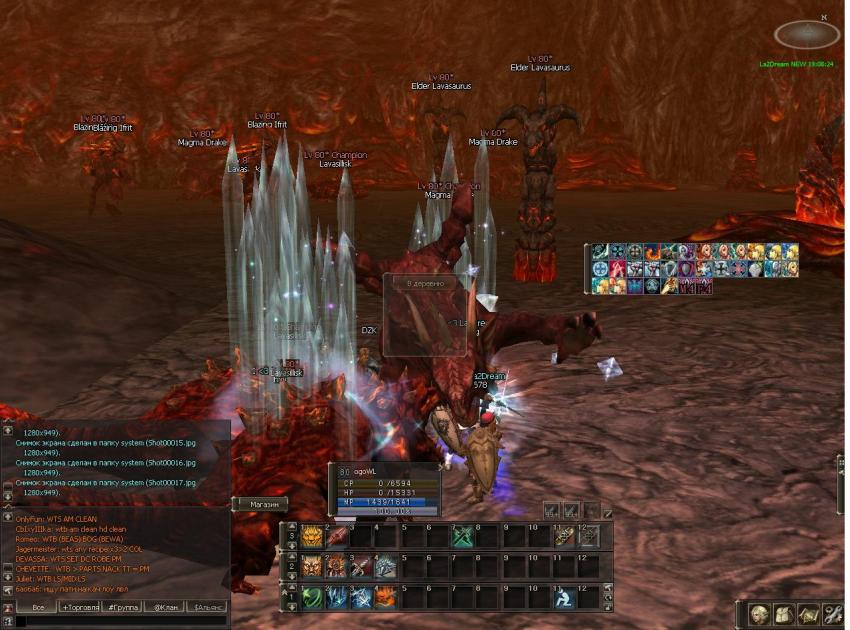
Task: Show the $Альянс alliance chat tab
Action: tap(208, 607)
